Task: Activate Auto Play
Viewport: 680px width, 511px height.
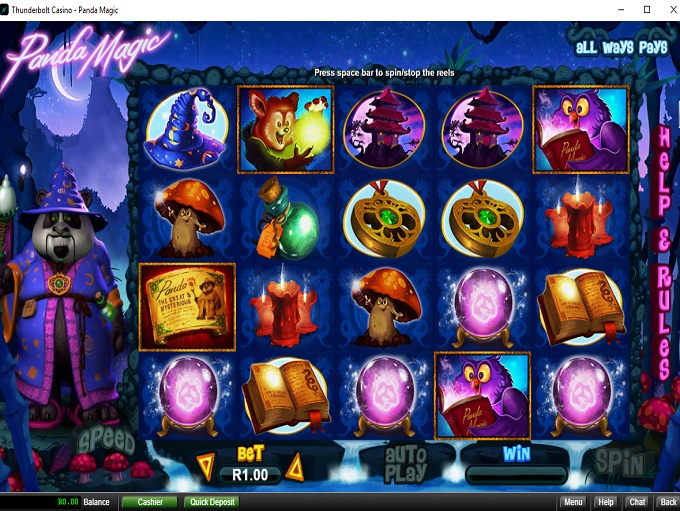Action: tap(405, 463)
